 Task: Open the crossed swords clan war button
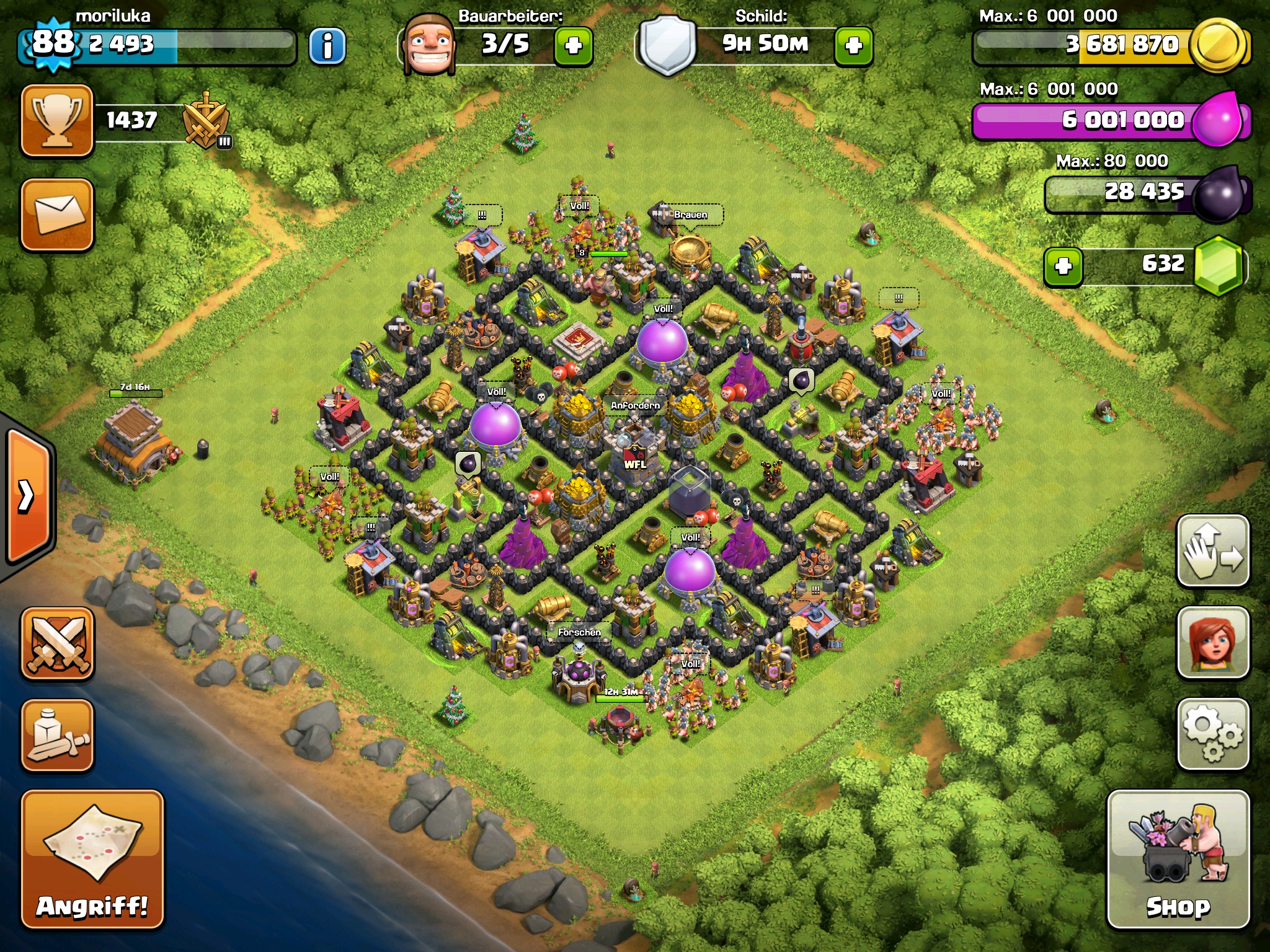[x=58, y=643]
